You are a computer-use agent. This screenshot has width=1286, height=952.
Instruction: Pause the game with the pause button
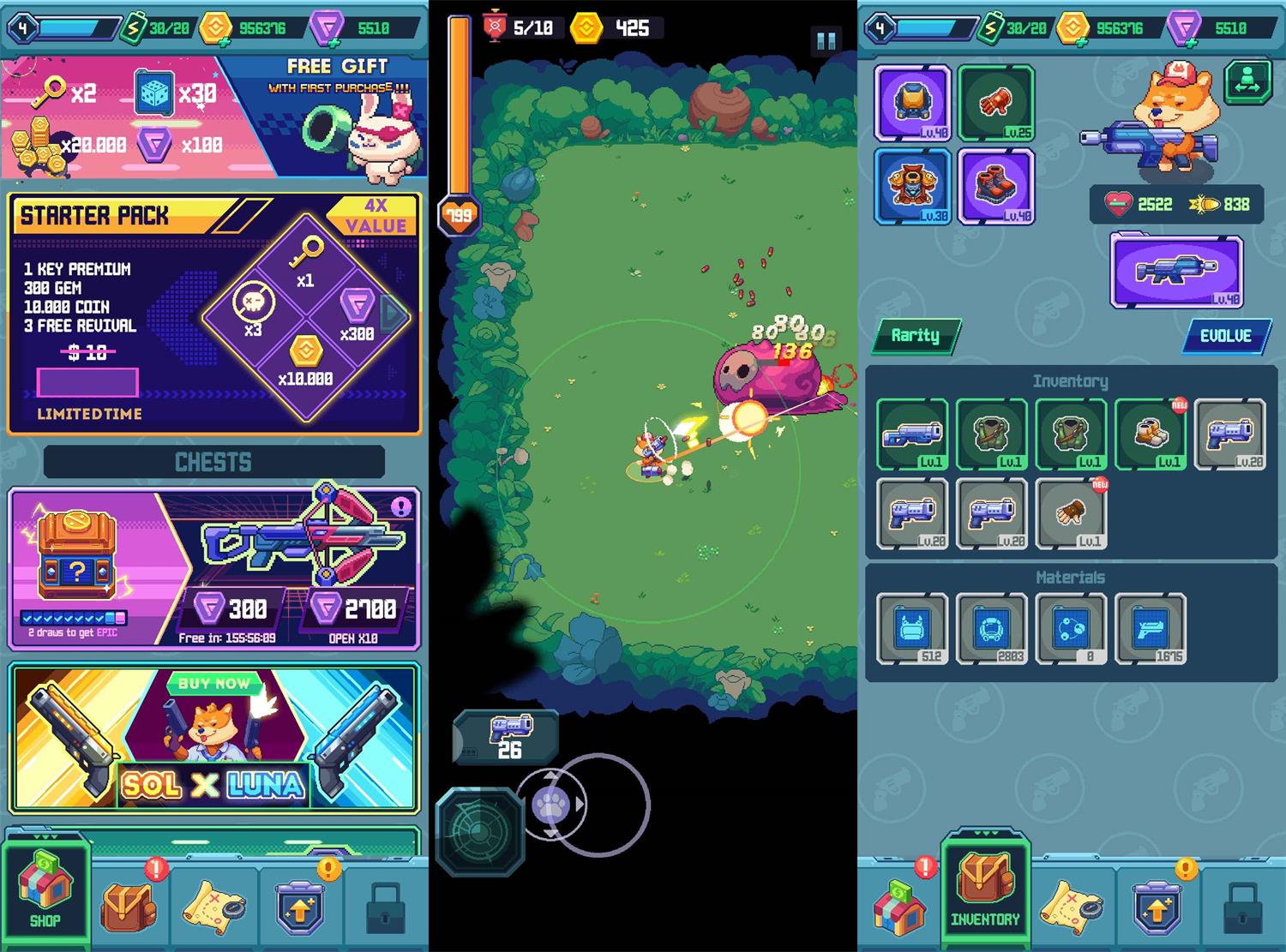point(826,40)
